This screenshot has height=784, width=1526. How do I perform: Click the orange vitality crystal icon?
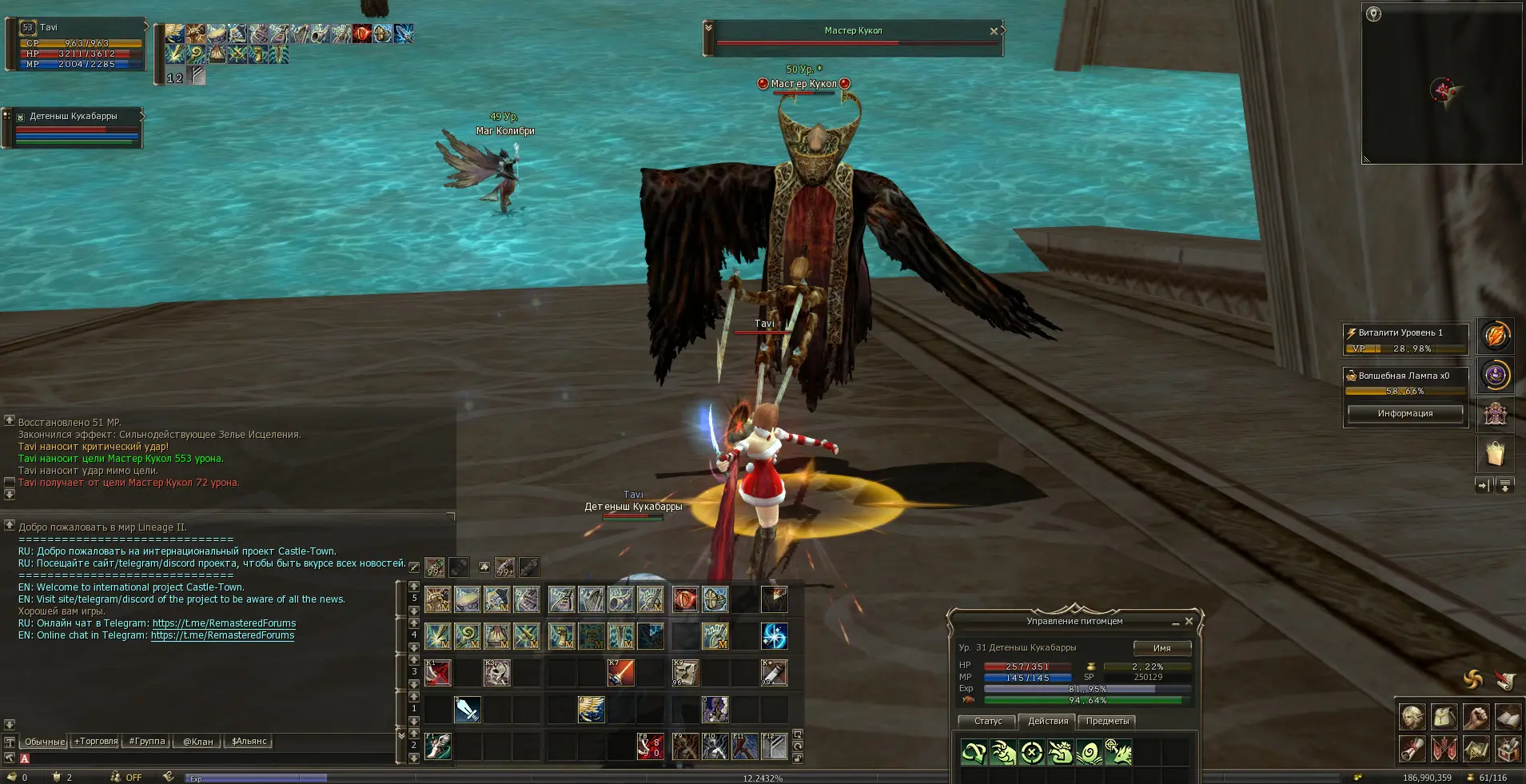(1495, 336)
